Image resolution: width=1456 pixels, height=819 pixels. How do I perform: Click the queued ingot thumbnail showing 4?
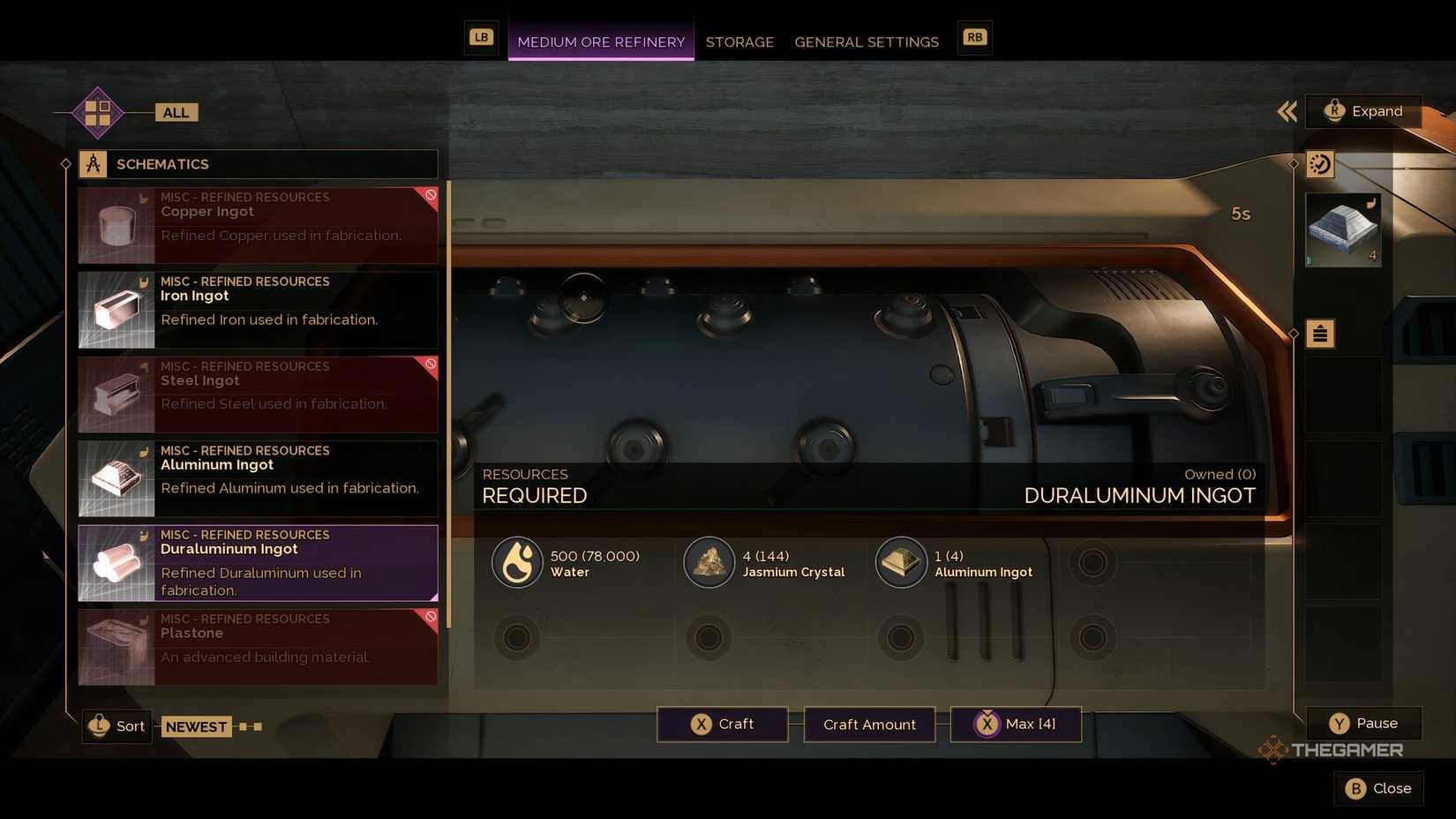(x=1342, y=229)
